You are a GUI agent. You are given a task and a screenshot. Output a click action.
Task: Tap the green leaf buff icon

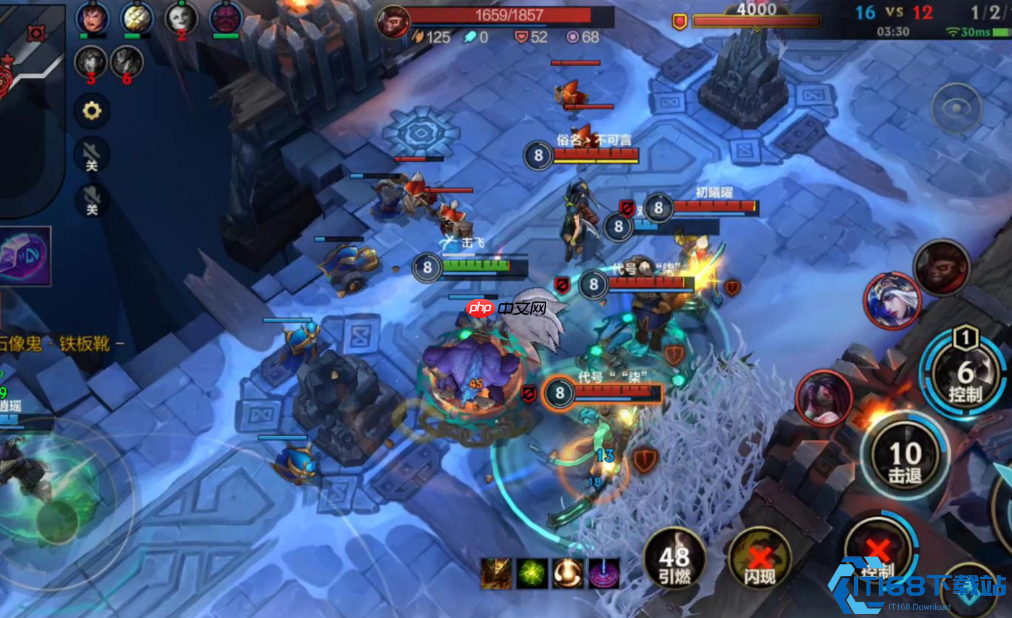pyautogui.click(x=533, y=573)
